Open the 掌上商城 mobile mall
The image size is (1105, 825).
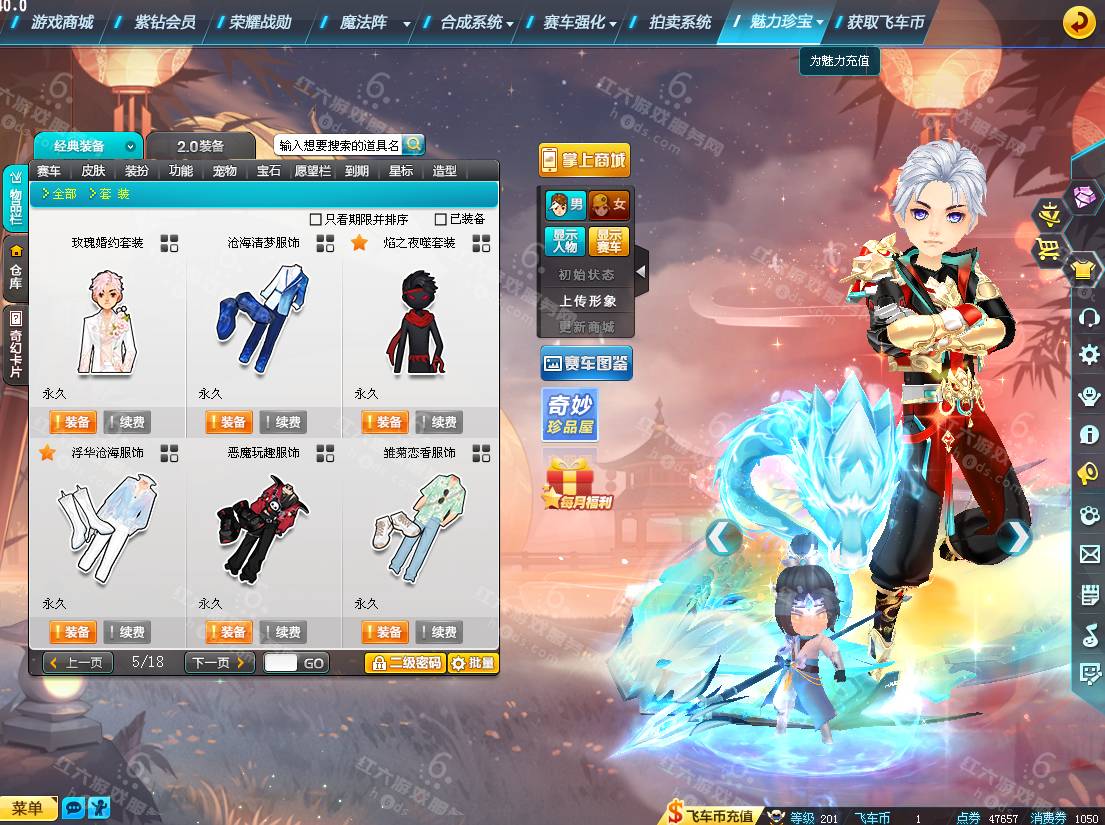[x=584, y=160]
